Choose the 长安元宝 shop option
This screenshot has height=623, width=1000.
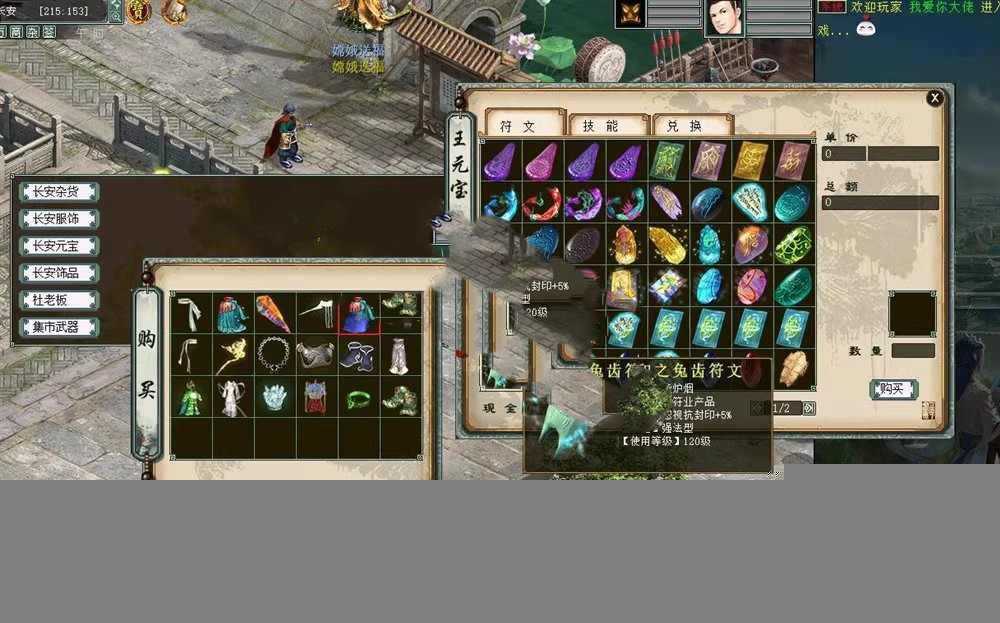pos(59,245)
